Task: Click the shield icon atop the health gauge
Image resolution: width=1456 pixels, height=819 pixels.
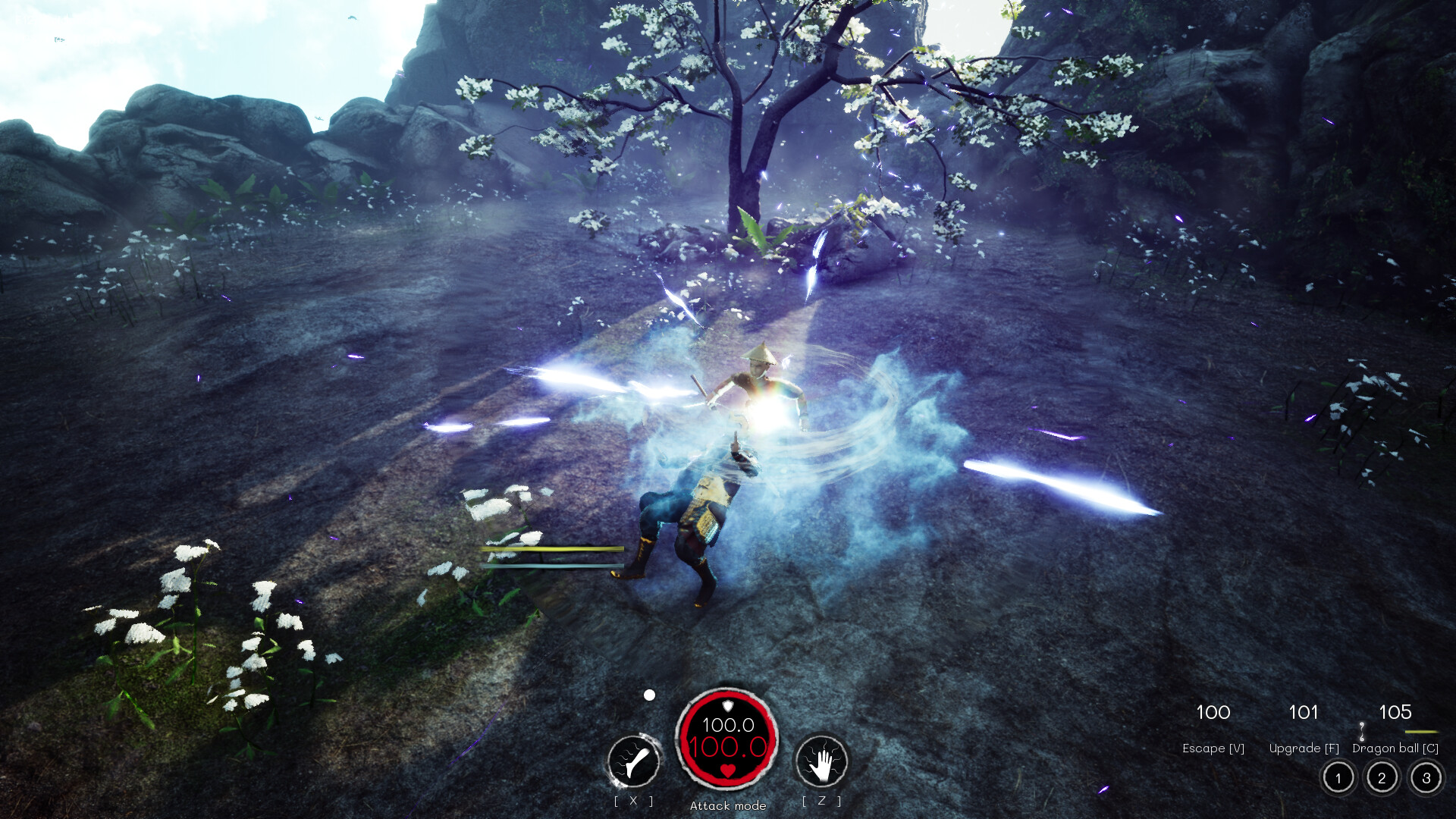Action: pyautogui.click(x=727, y=706)
